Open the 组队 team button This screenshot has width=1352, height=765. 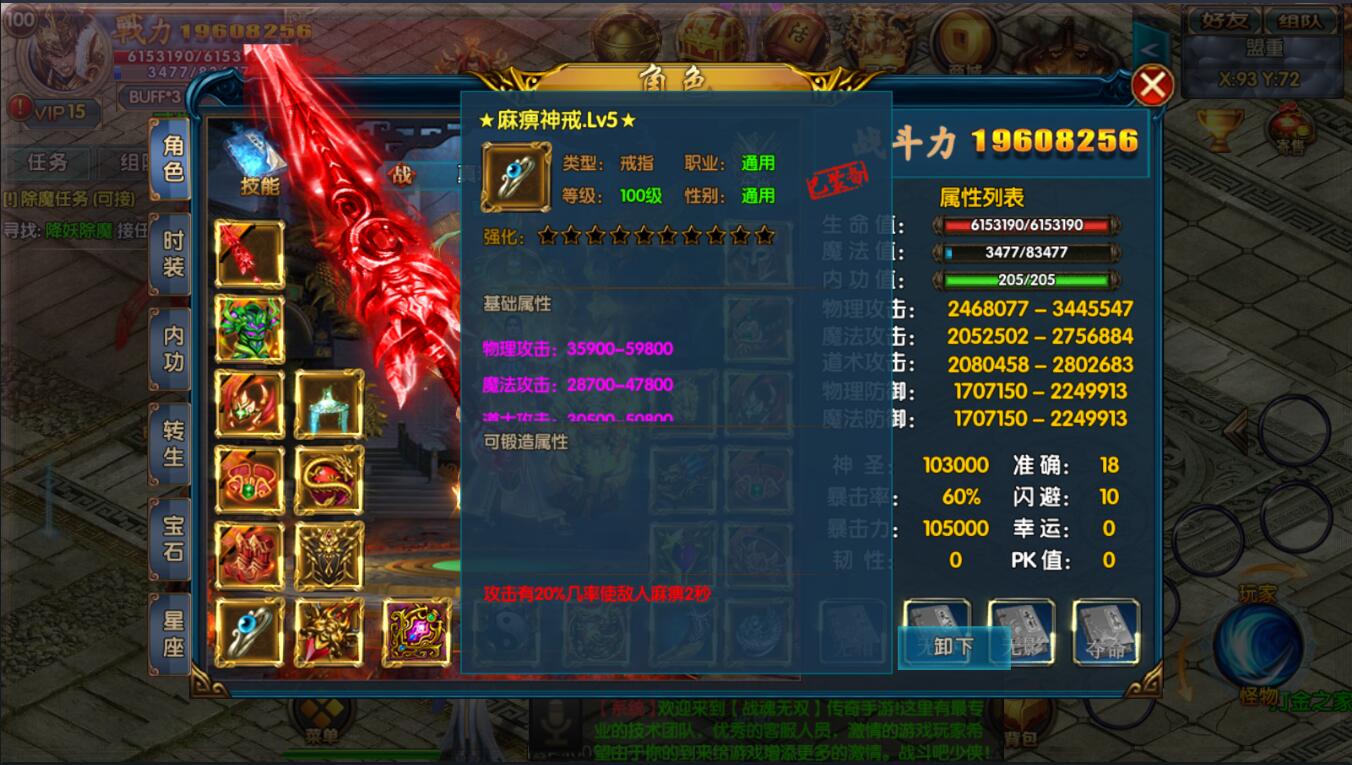[x=1299, y=20]
